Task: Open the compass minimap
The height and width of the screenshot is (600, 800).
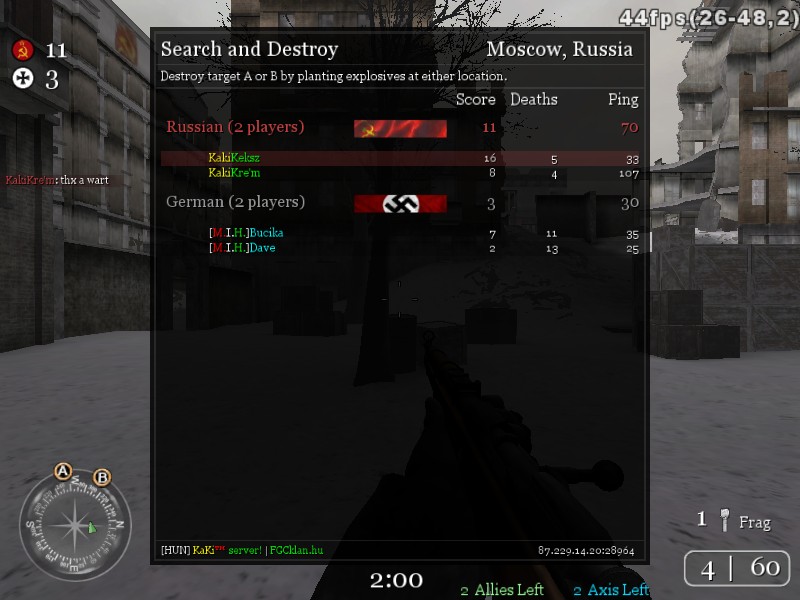Action: [x=75, y=524]
